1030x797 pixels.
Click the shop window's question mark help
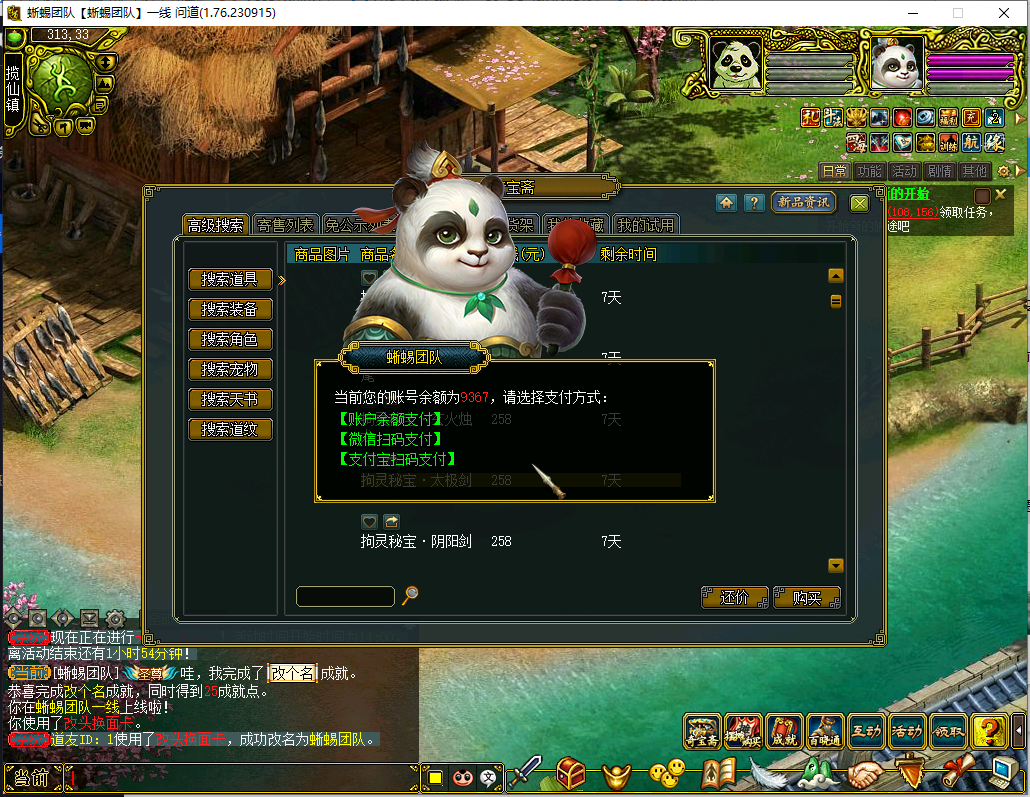[754, 203]
